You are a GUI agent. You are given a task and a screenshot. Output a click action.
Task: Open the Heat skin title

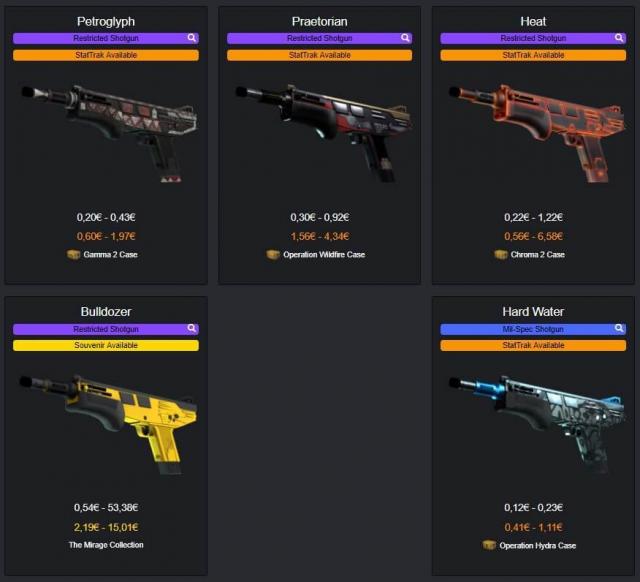click(x=533, y=21)
